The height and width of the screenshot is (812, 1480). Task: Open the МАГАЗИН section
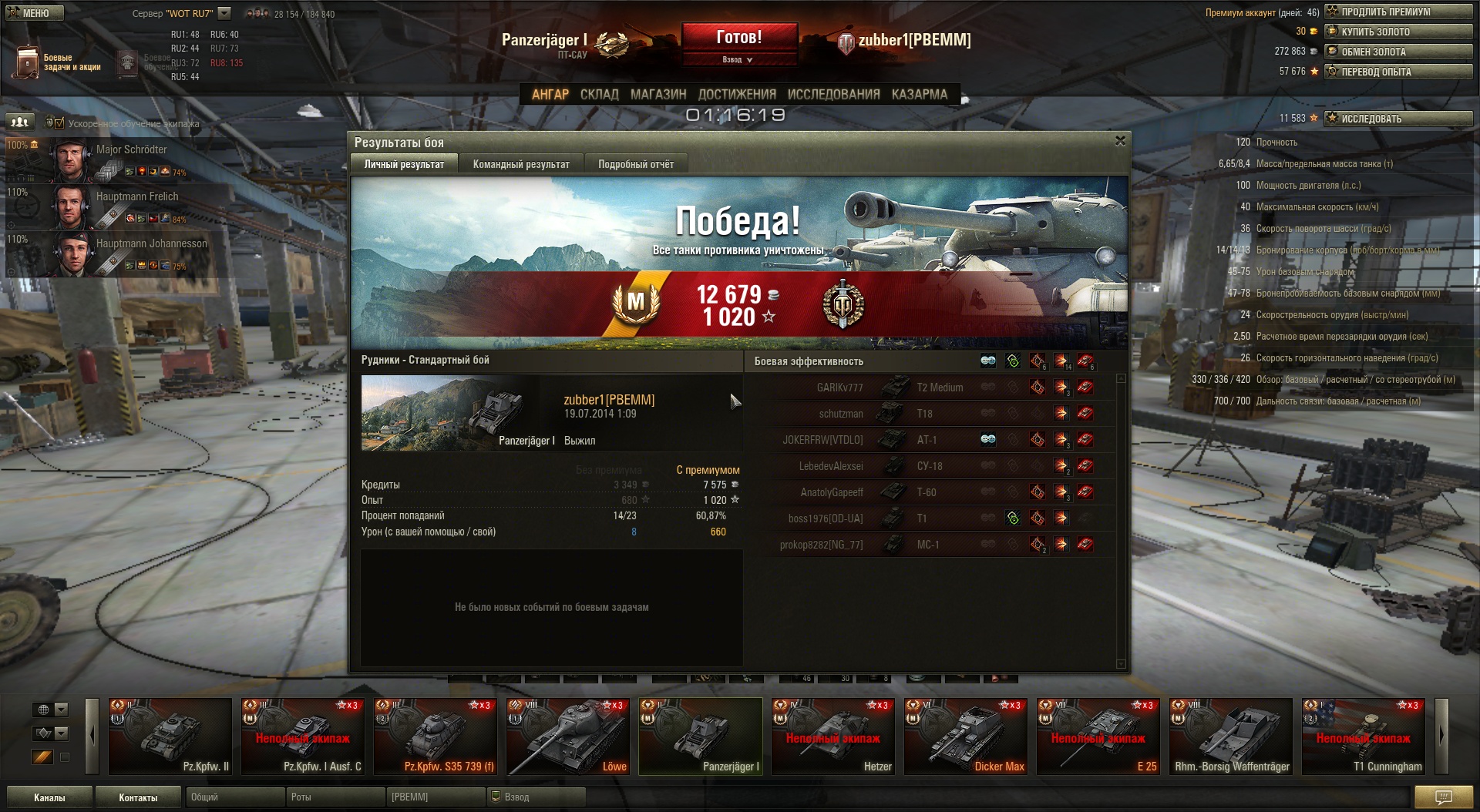click(658, 94)
